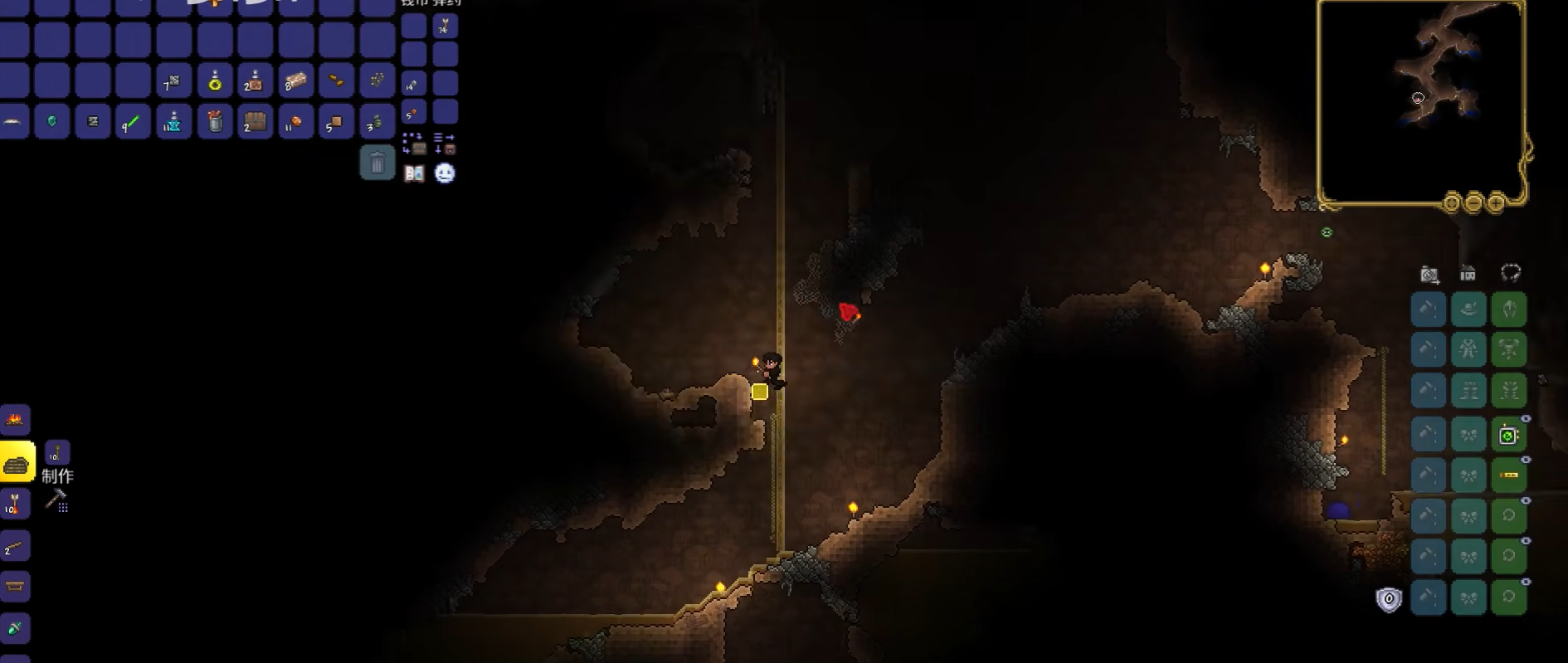Click the minimap zoom-out minus button

tap(1473, 202)
